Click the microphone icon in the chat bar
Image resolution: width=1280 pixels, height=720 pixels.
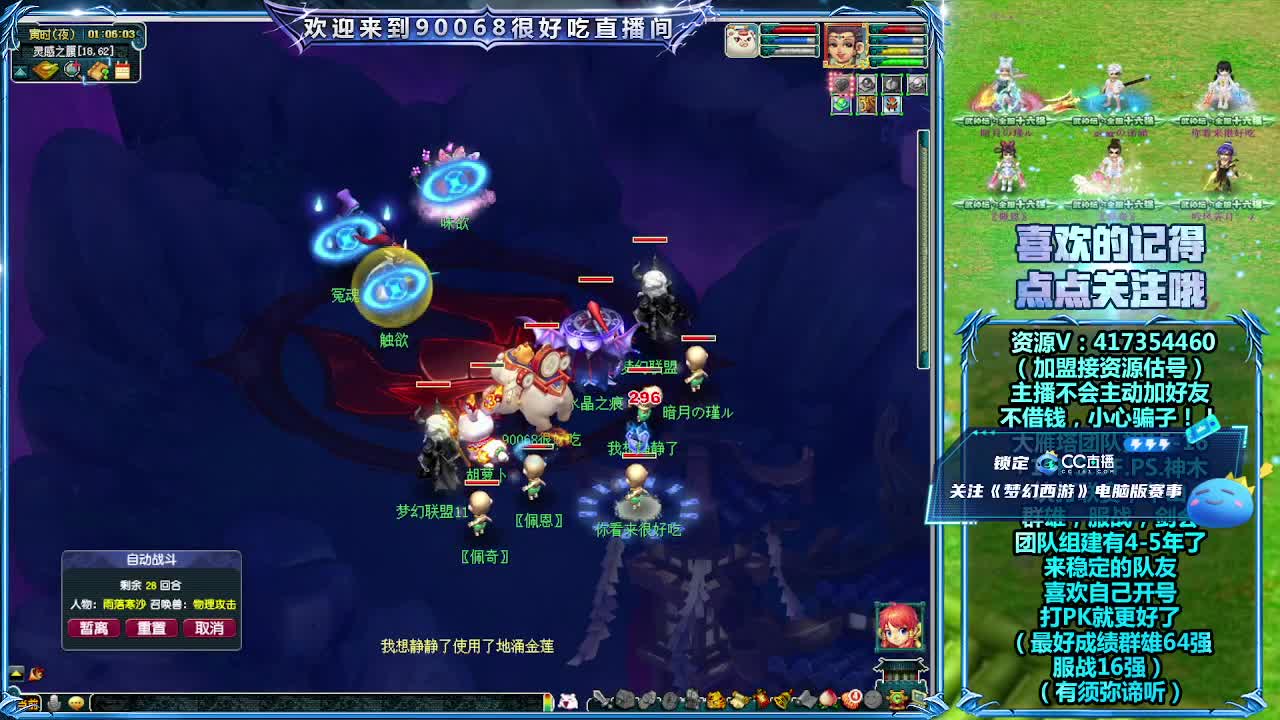tap(53, 702)
